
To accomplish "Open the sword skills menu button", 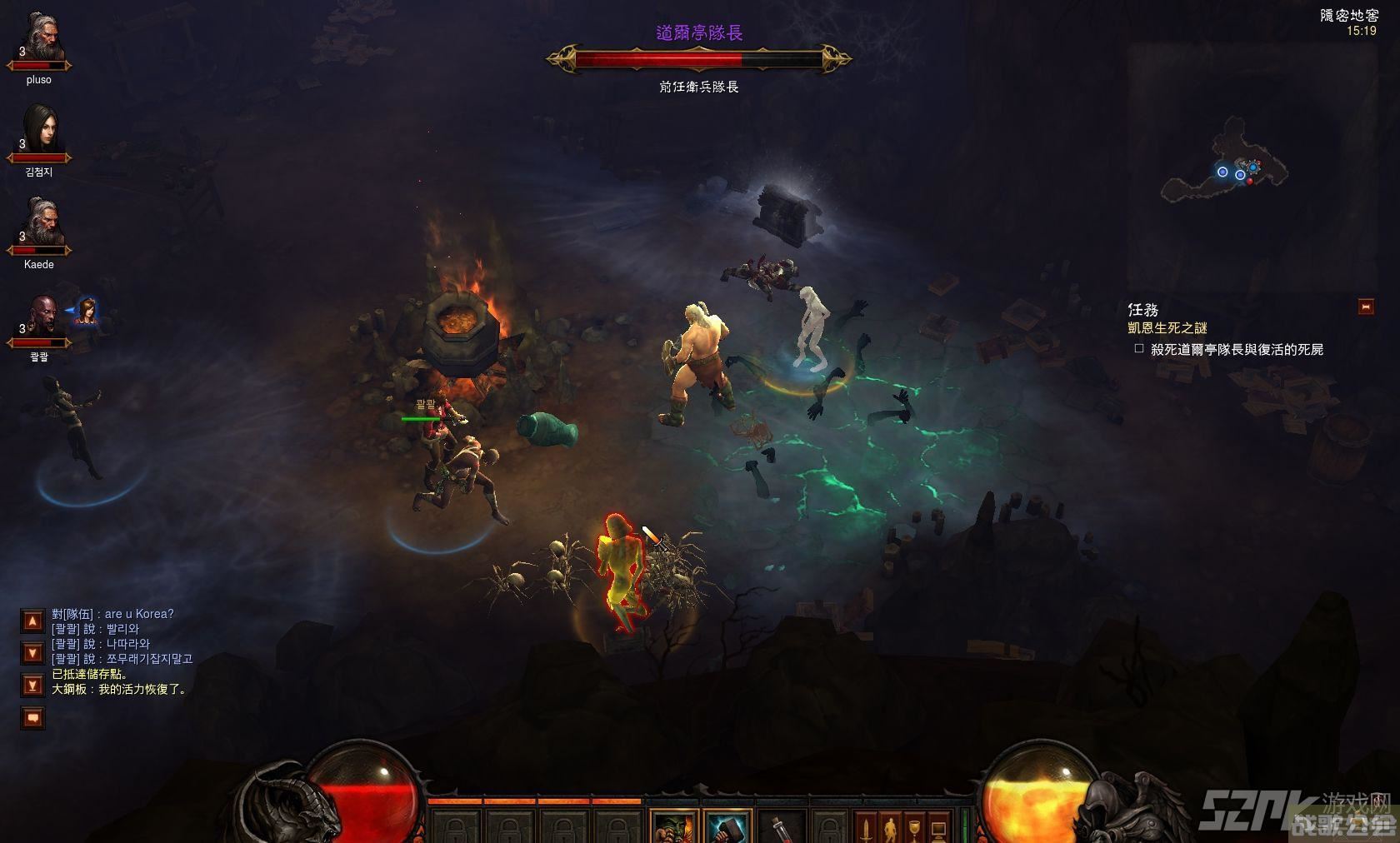I will [867, 827].
